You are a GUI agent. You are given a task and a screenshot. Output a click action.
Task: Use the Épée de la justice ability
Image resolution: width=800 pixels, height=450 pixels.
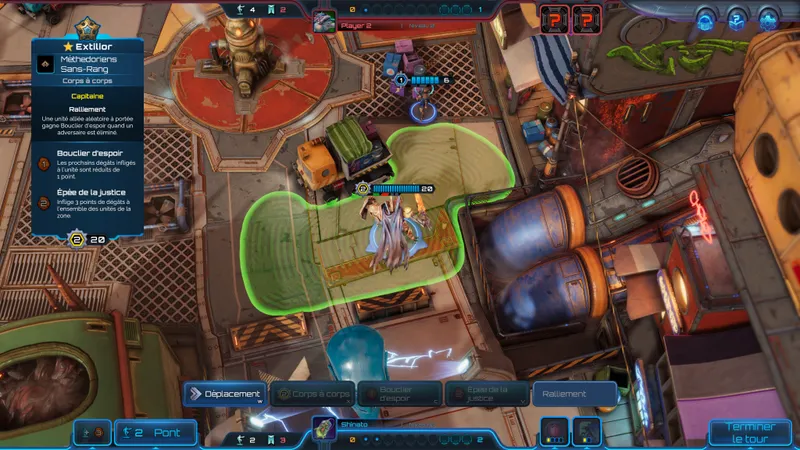click(x=487, y=394)
